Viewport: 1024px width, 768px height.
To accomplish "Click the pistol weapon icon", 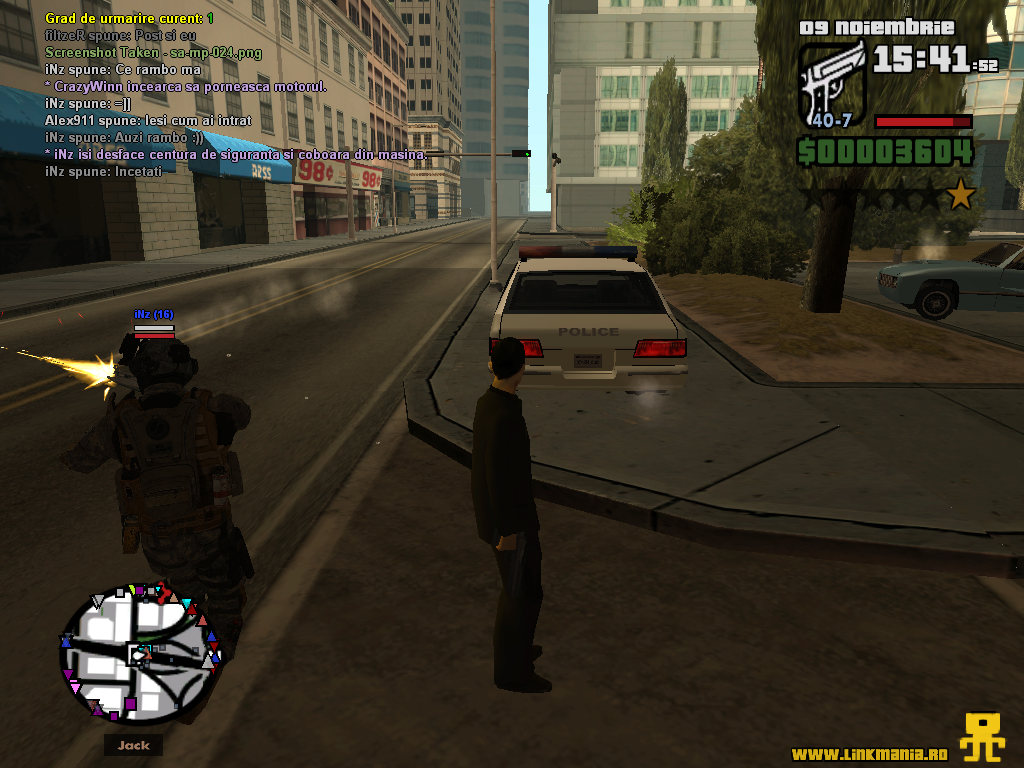I will coord(833,82).
